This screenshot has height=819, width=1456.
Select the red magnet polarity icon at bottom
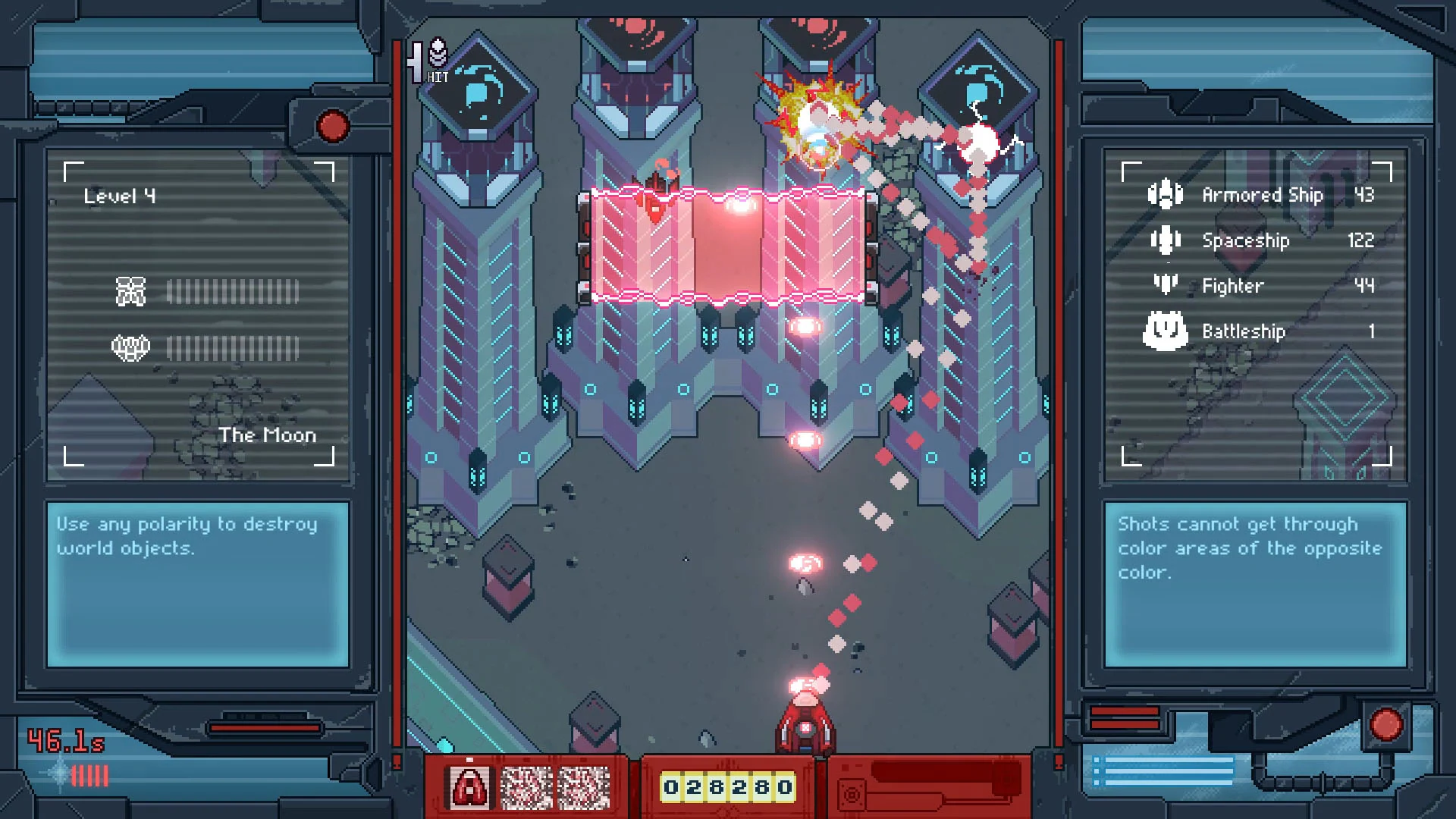pyautogui.click(x=471, y=787)
